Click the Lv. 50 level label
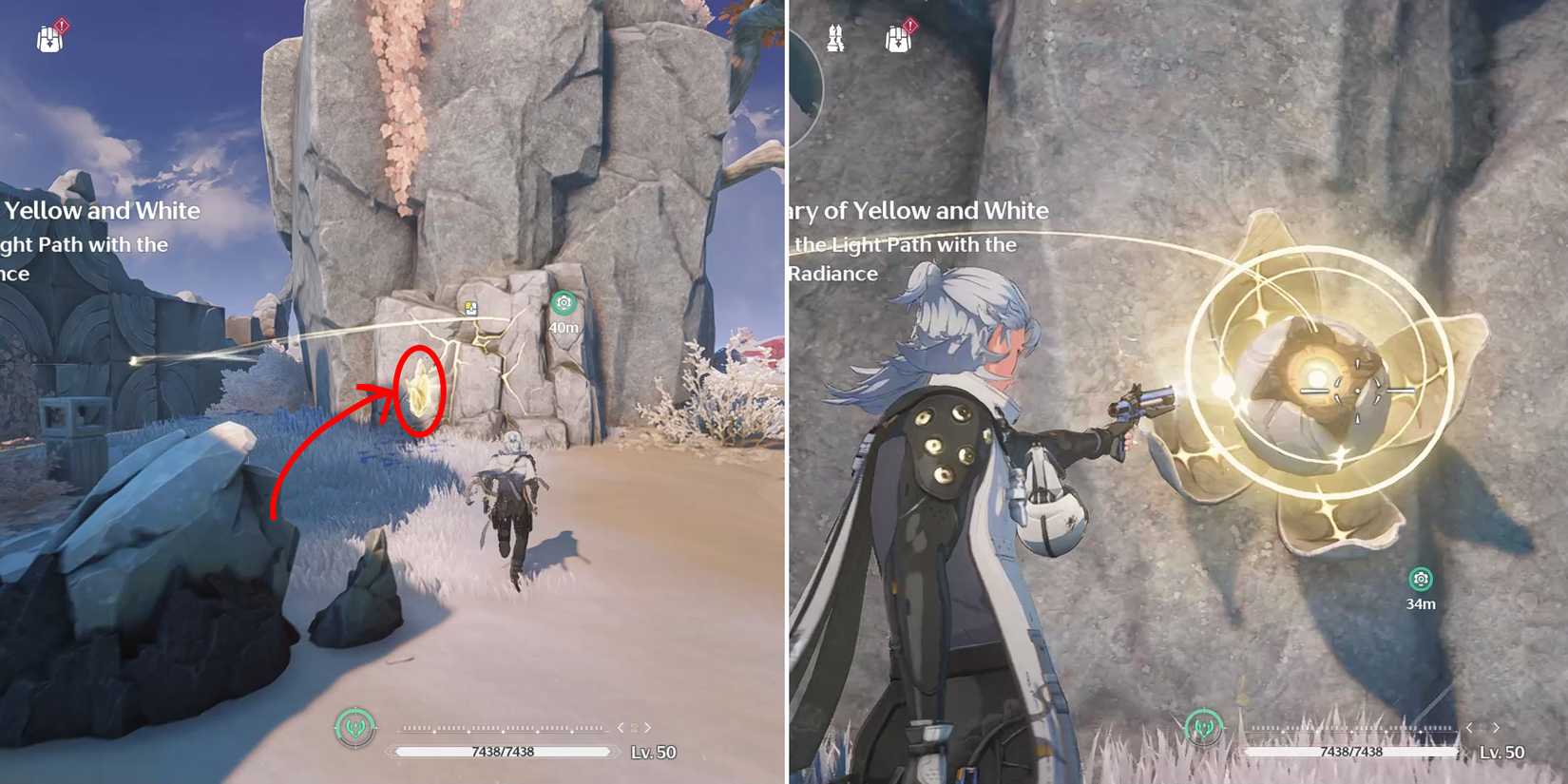The width and height of the screenshot is (1568, 784). pyautogui.click(x=652, y=753)
